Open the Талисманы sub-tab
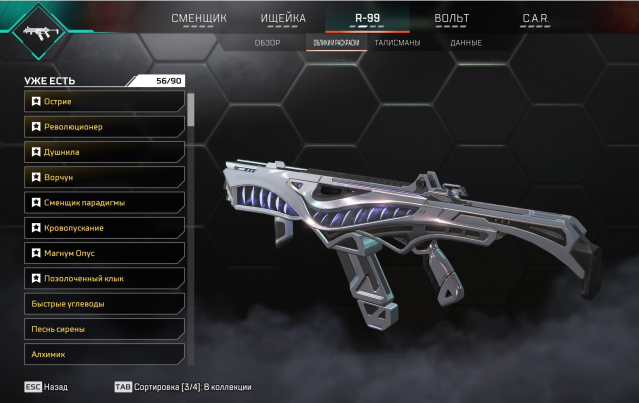Image resolution: width=639 pixels, height=403 pixels. pyautogui.click(x=397, y=43)
